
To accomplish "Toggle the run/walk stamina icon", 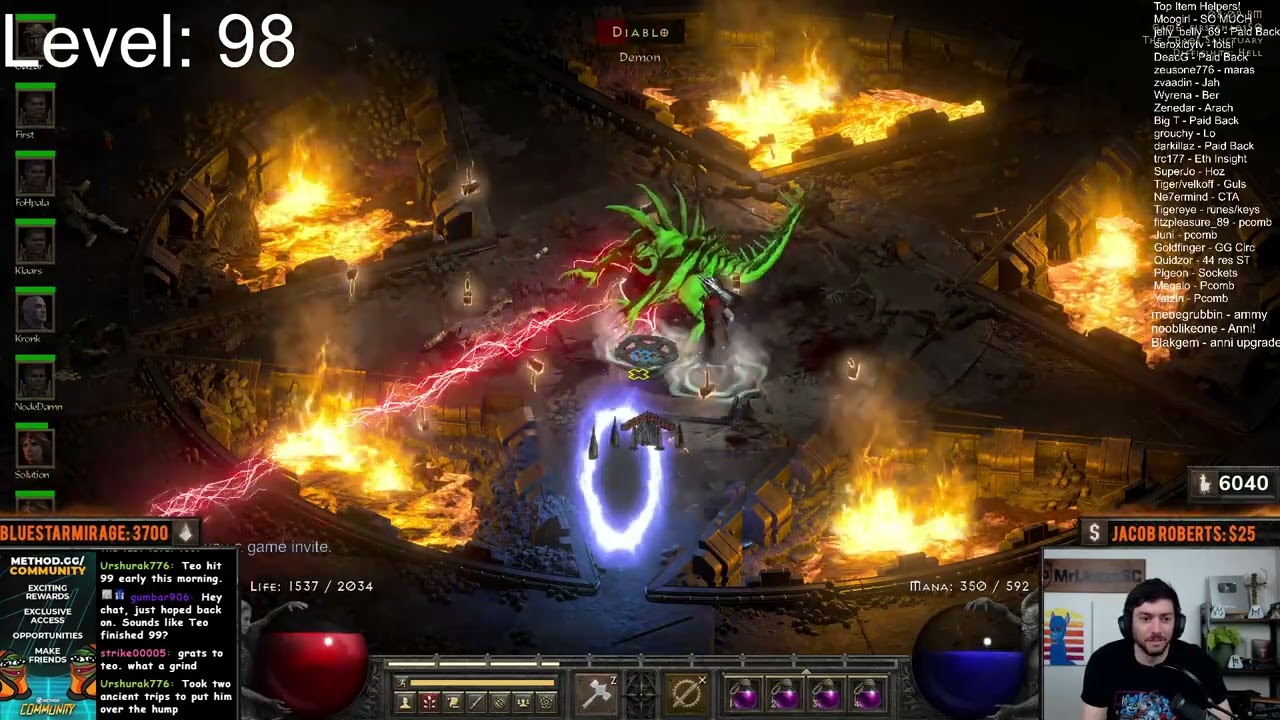I will tap(402, 683).
